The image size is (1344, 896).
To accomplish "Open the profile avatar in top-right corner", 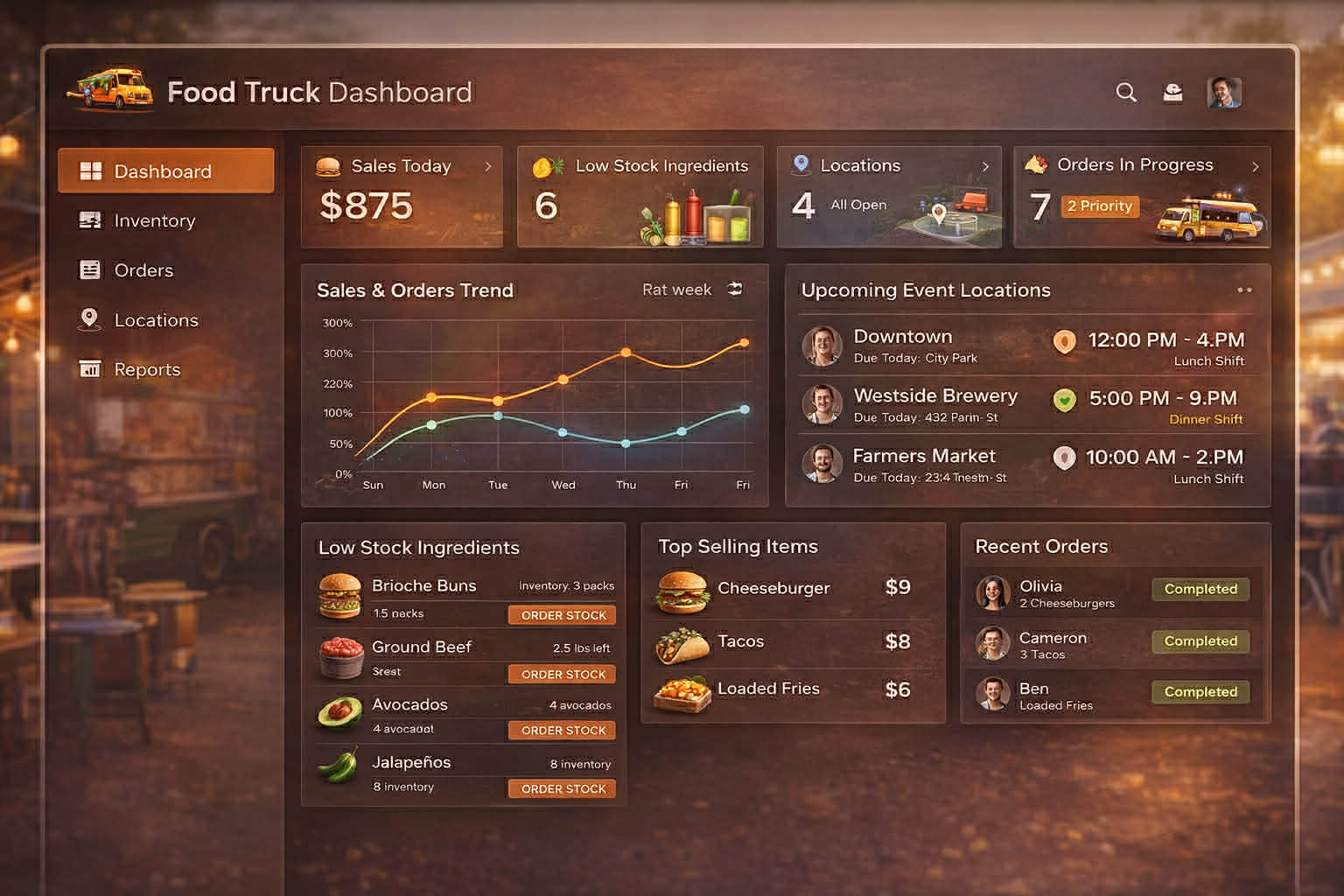I will pyautogui.click(x=1224, y=91).
